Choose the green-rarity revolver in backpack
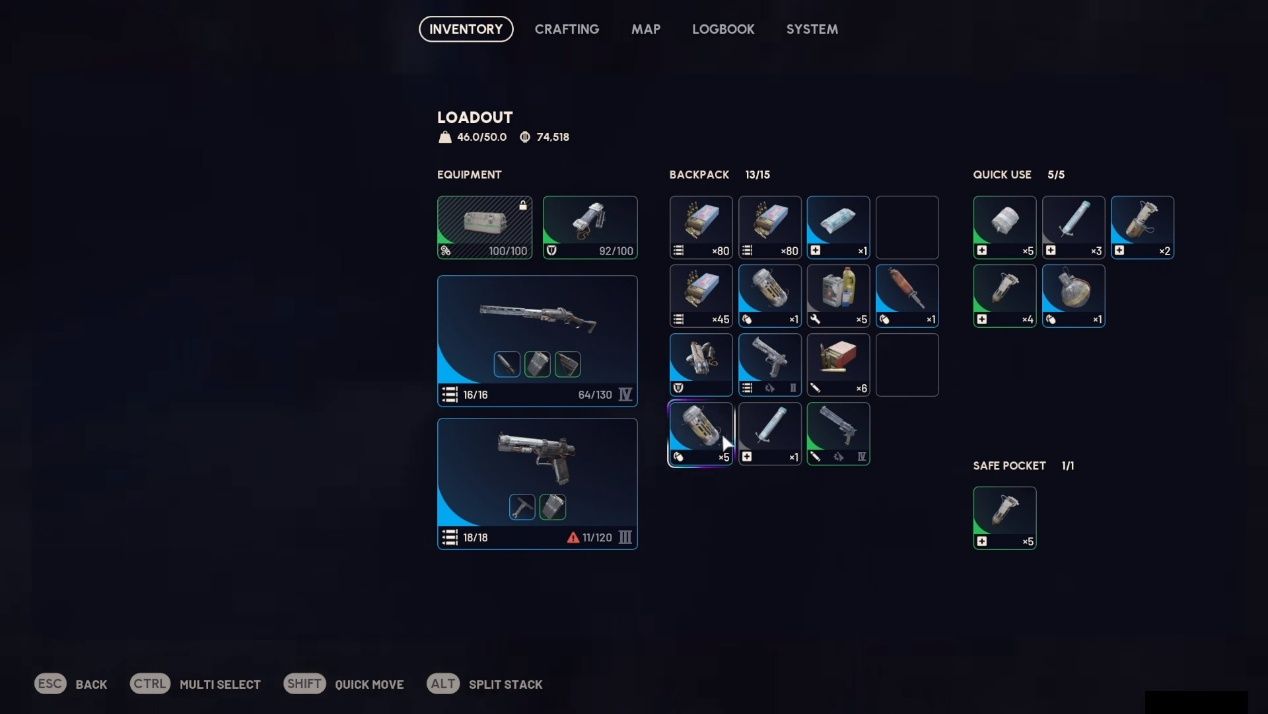This screenshot has width=1268, height=714. coord(838,433)
